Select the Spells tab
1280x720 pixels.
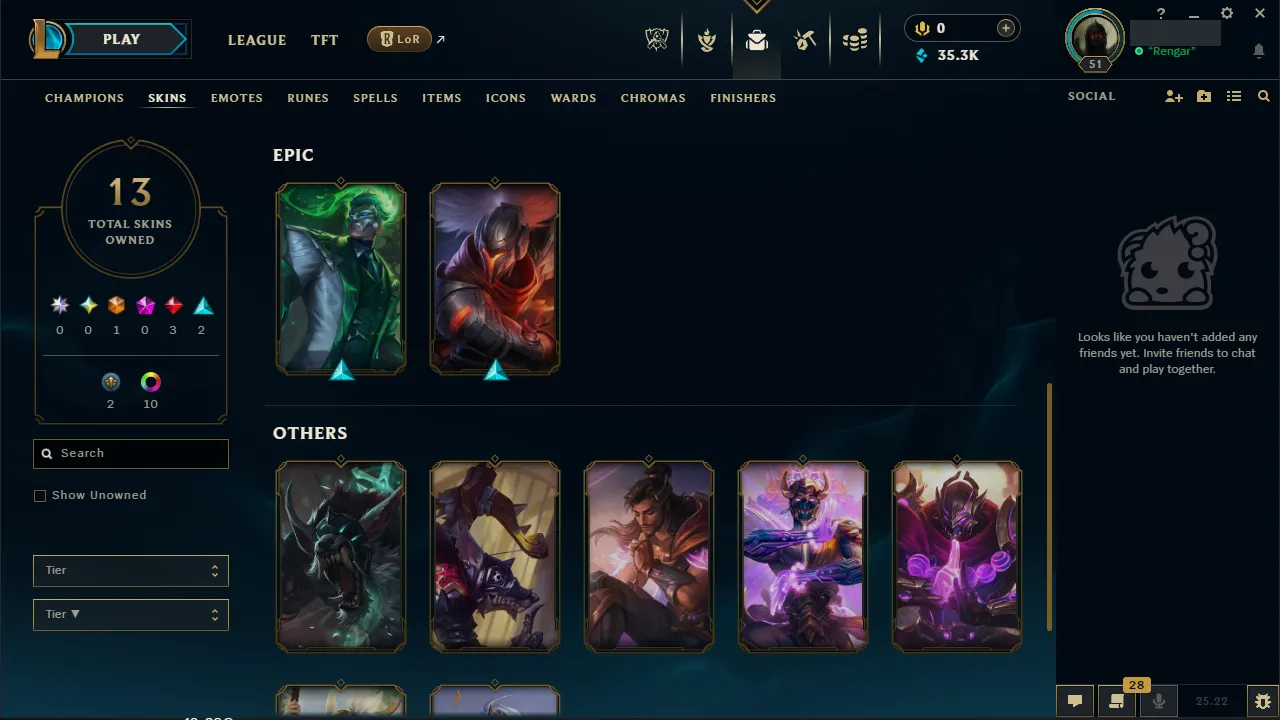[x=375, y=98]
